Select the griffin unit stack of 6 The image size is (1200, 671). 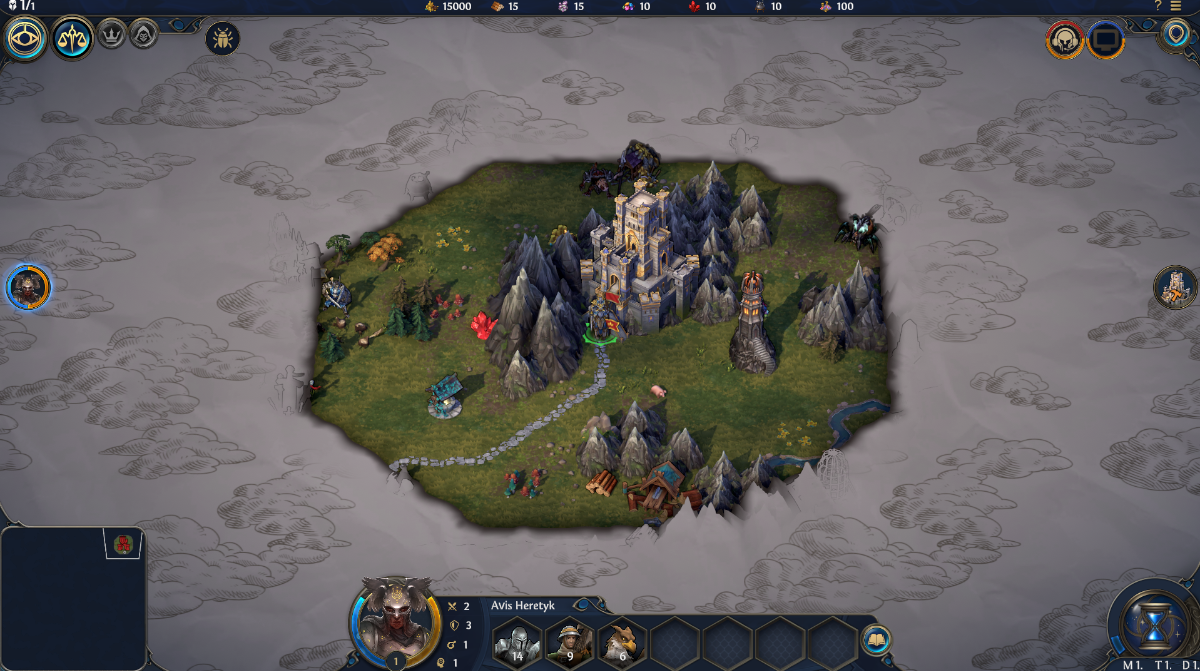622,642
